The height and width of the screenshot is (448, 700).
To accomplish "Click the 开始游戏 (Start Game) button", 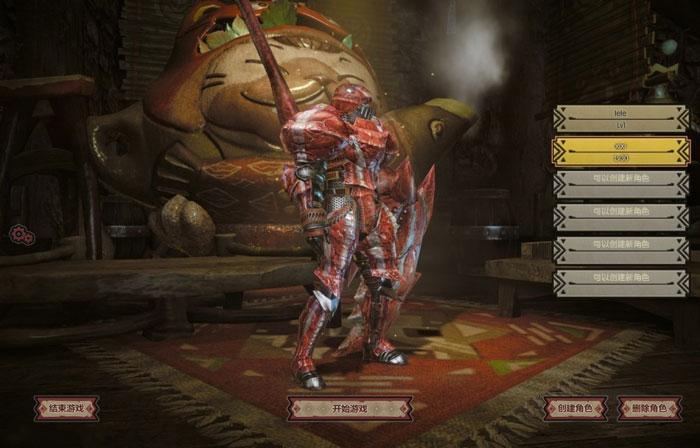I will [x=350, y=408].
